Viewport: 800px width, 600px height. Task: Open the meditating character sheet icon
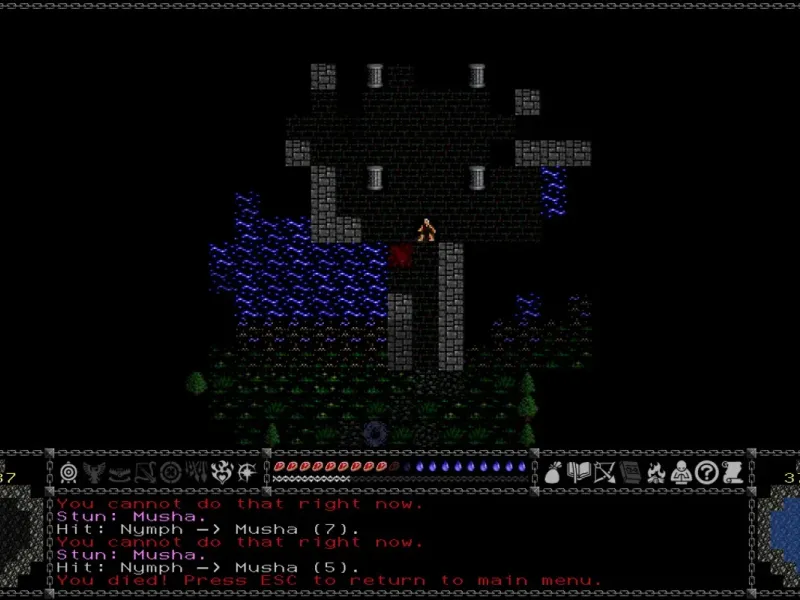681,472
